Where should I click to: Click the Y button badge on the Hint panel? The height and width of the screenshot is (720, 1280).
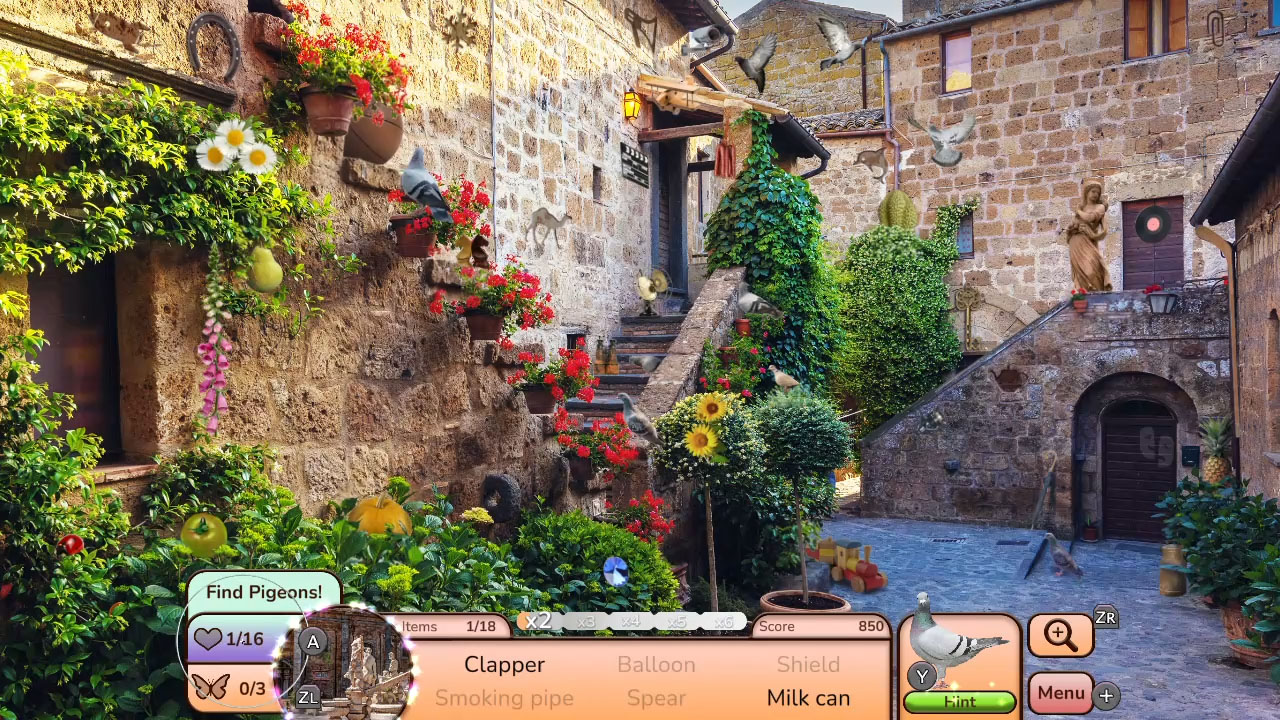click(x=920, y=676)
